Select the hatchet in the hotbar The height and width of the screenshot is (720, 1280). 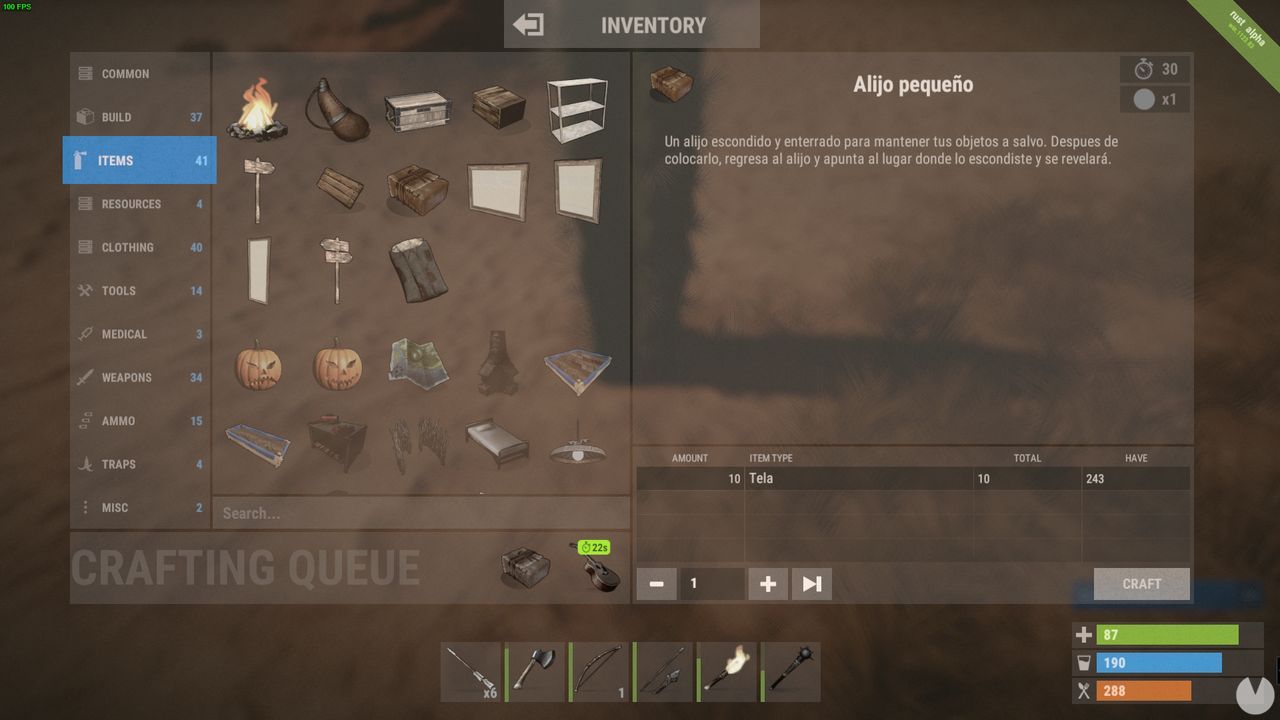coord(535,670)
